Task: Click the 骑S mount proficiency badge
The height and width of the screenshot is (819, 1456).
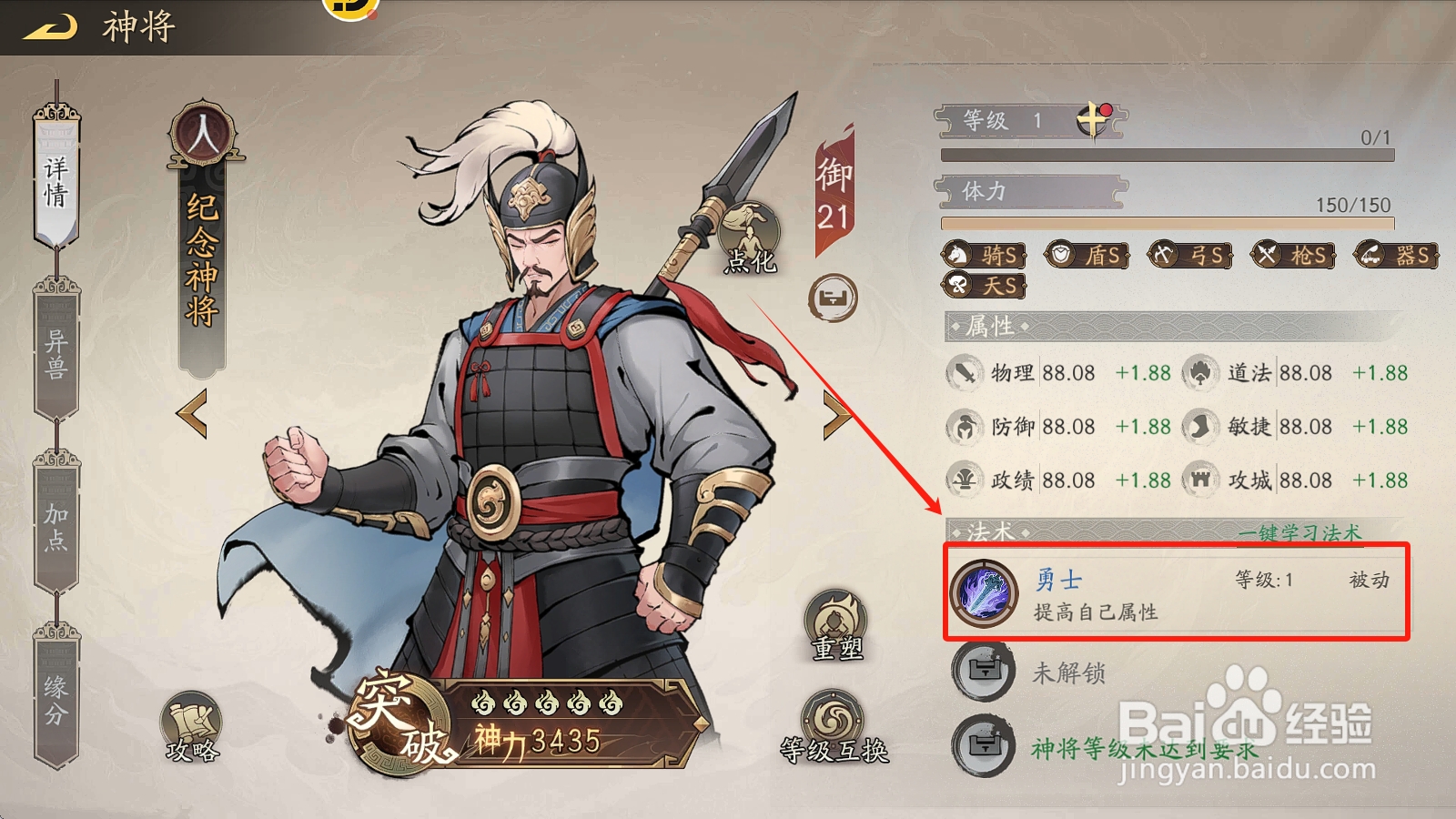Action: click(x=986, y=256)
